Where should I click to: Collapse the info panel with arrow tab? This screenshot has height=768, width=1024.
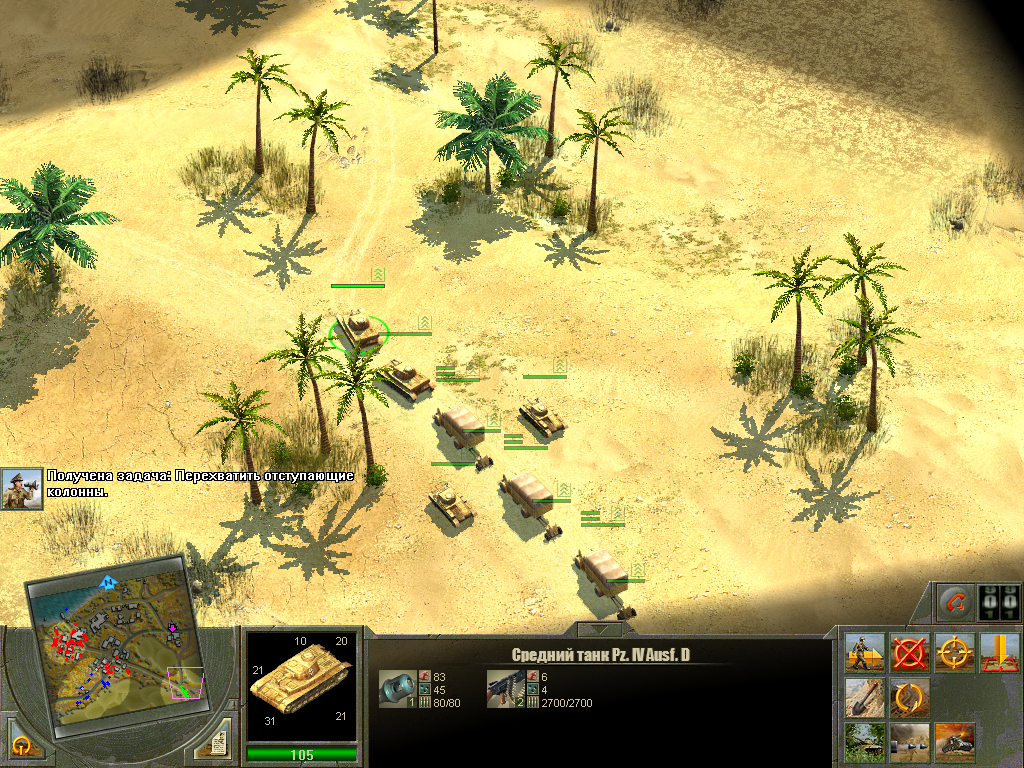point(600,629)
